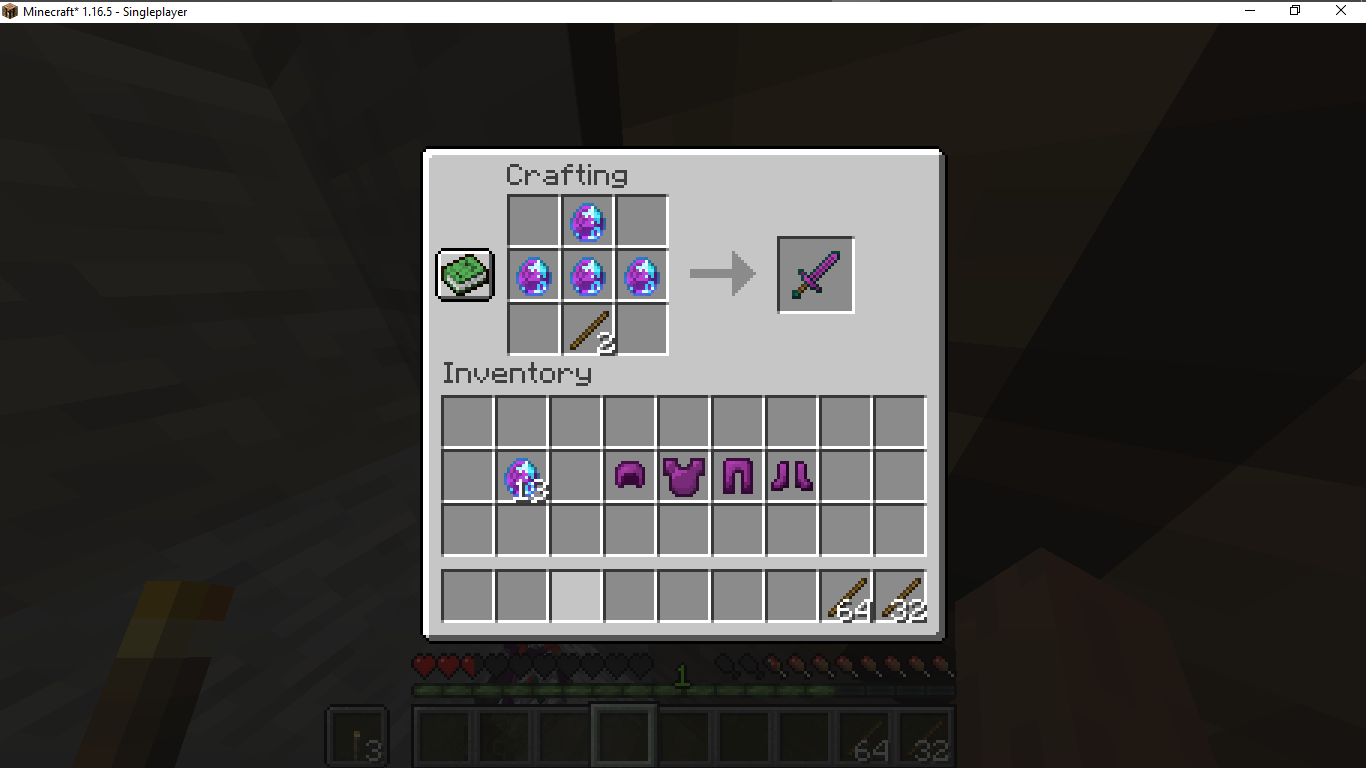Pick up the right gem egg in crafting grid
Viewport: 1366px width, 768px height.
pos(641,275)
